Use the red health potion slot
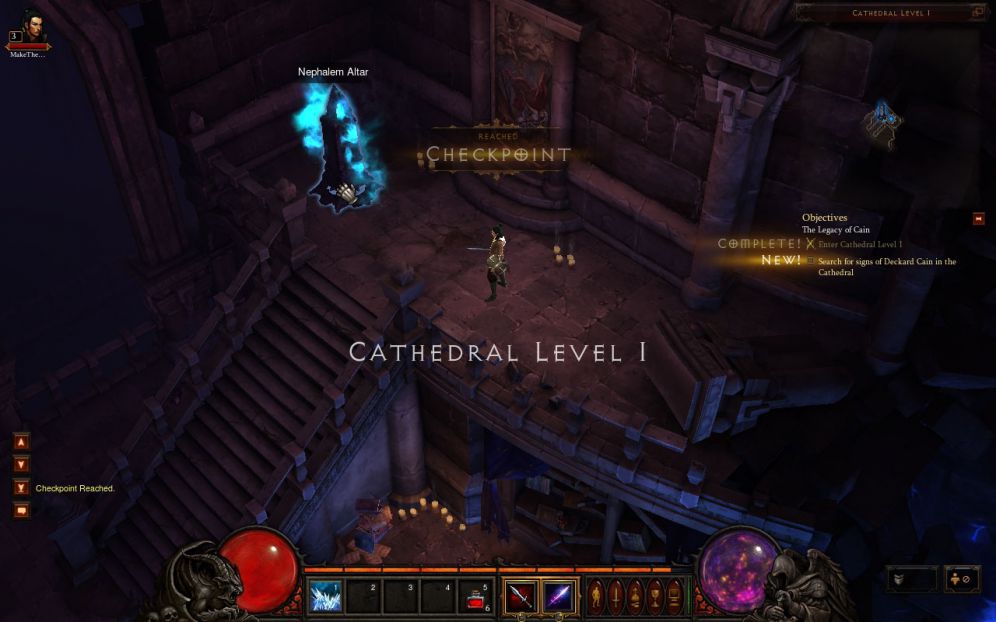 pyautogui.click(x=476, y=598)
